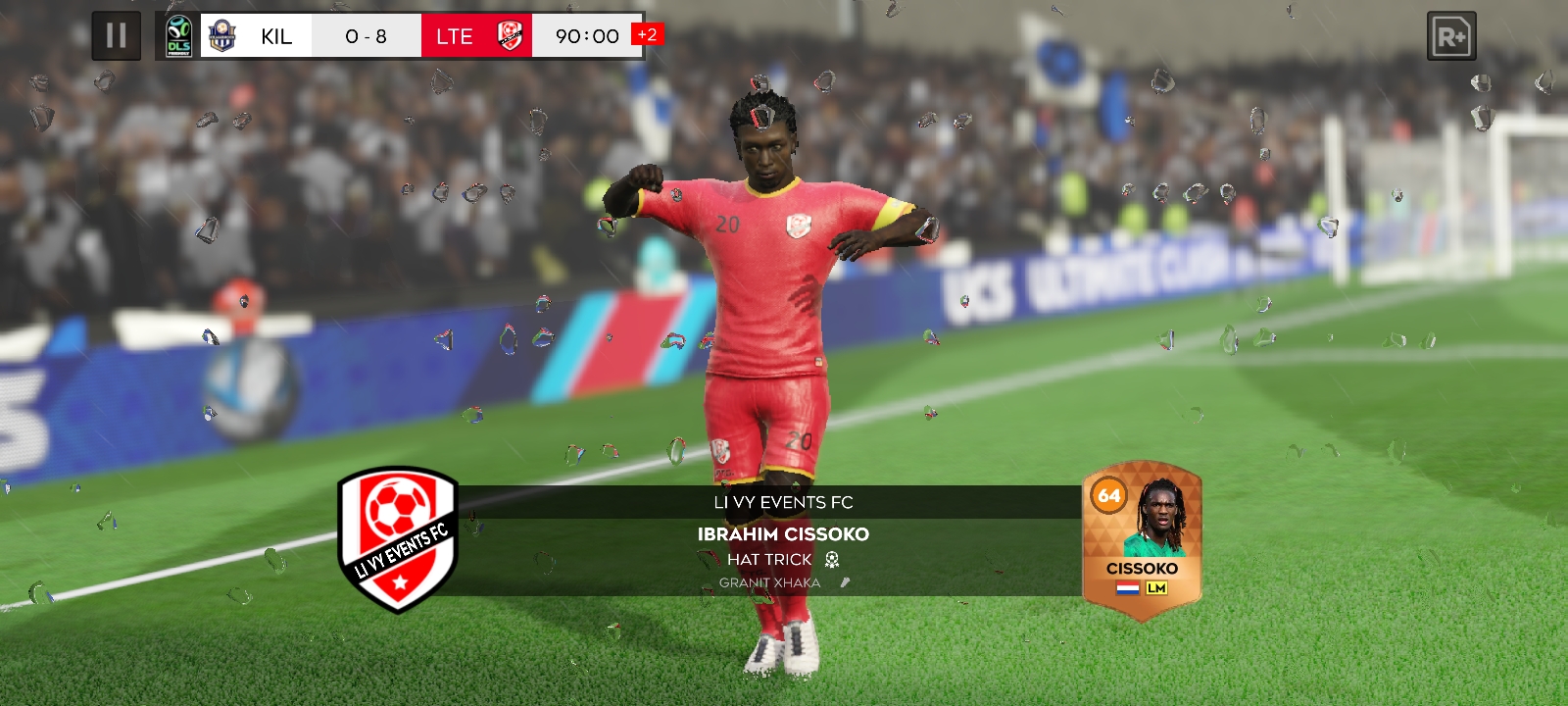Screen dimensions: 1568x706
Task: Tap the R+ replay button
Action: click(x=1450, y=37)
